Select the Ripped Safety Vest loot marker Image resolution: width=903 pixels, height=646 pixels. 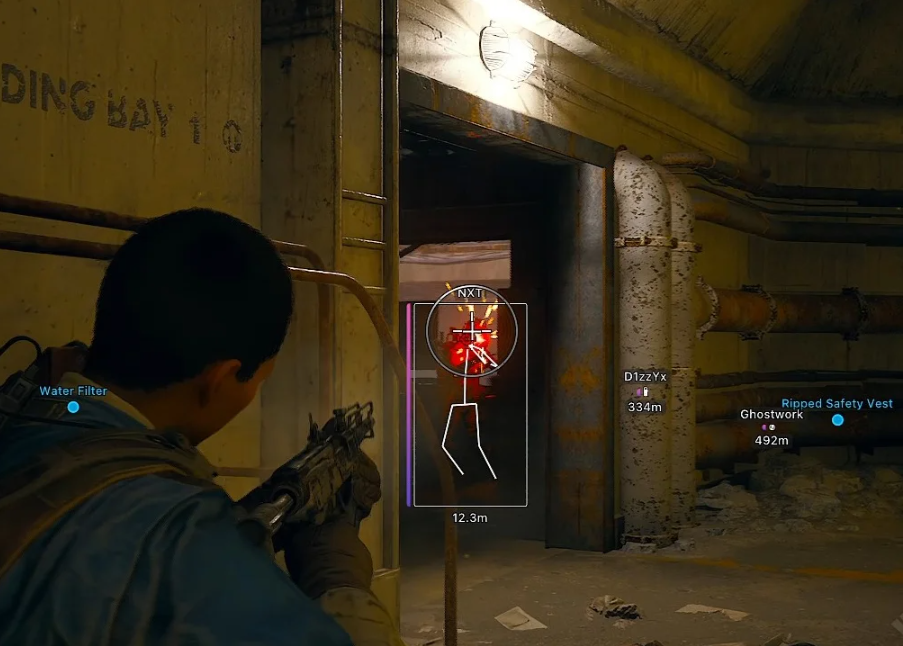tap(837, 420)
